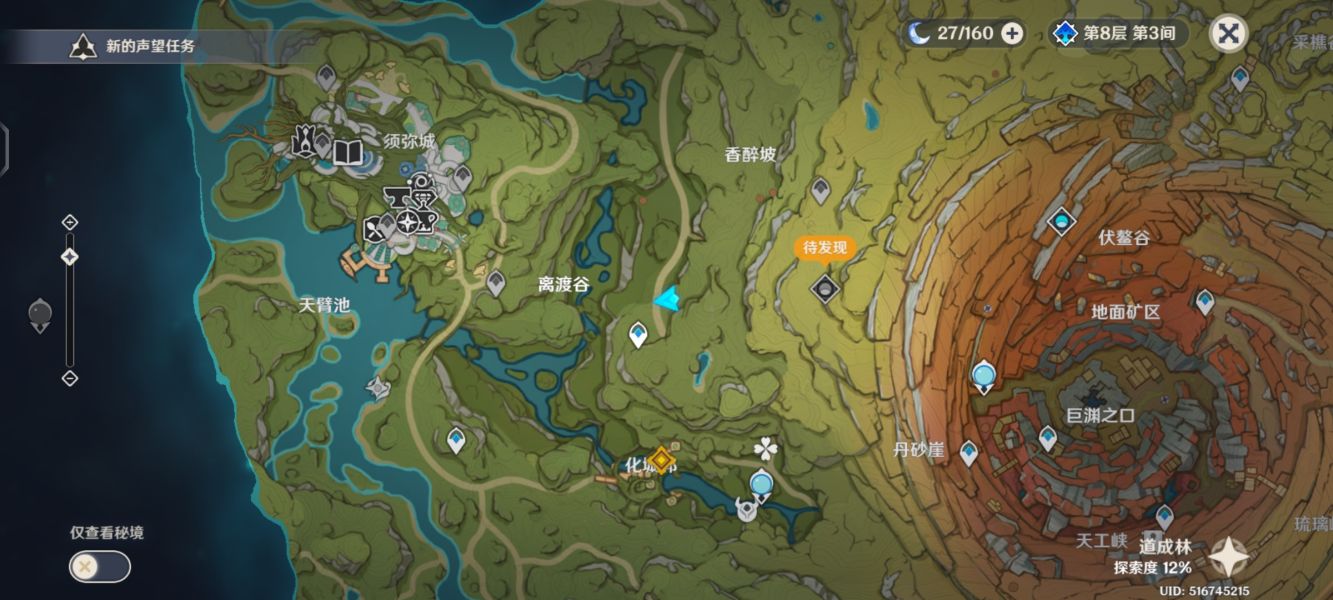1333x600 pixels.
Task: Select the four-leaf clover map marker
Action: tap(766, 447)
